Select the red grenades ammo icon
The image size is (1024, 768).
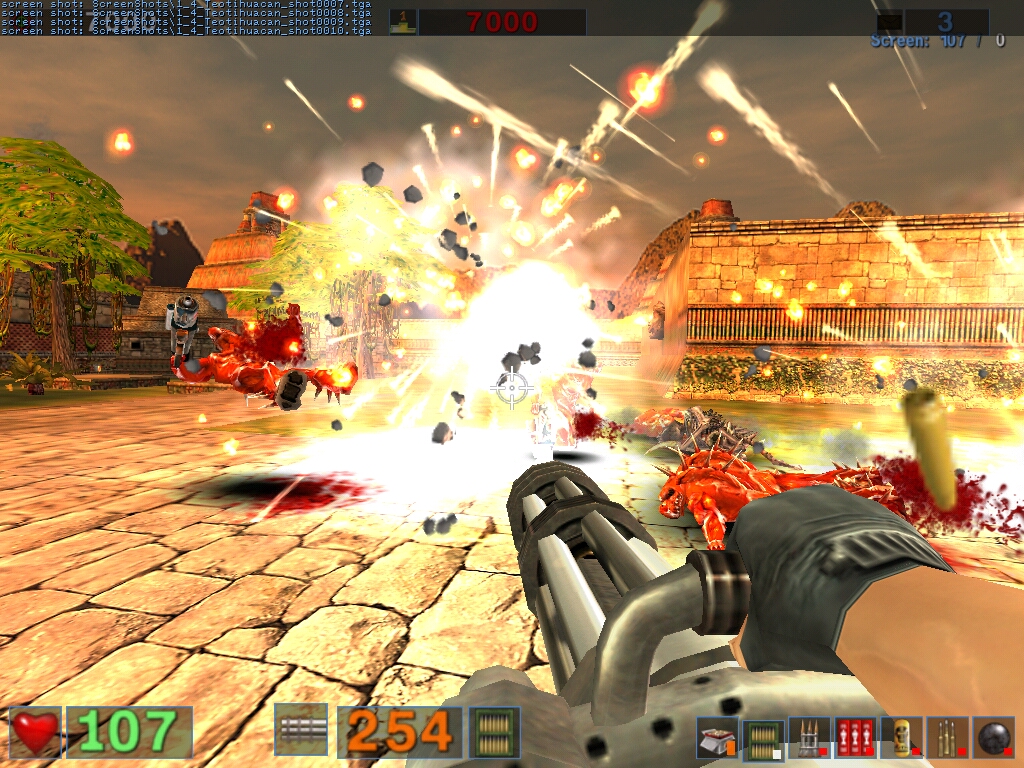click(x=855, y=738)
